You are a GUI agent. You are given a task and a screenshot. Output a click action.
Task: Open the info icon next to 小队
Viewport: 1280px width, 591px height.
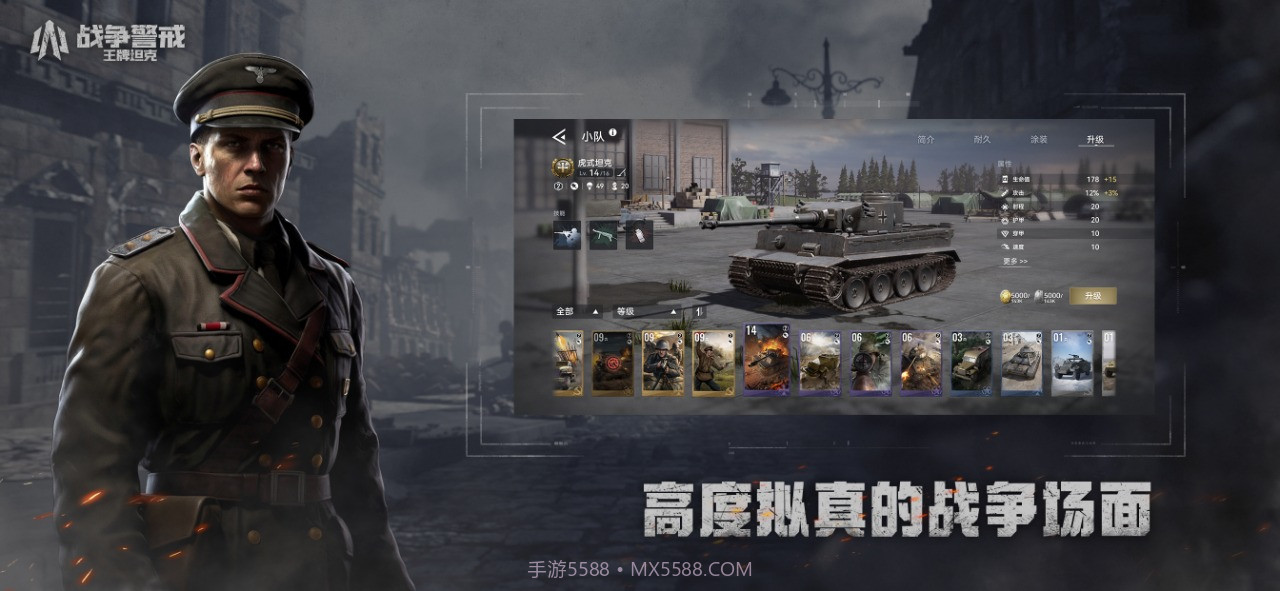pos(612,133)
